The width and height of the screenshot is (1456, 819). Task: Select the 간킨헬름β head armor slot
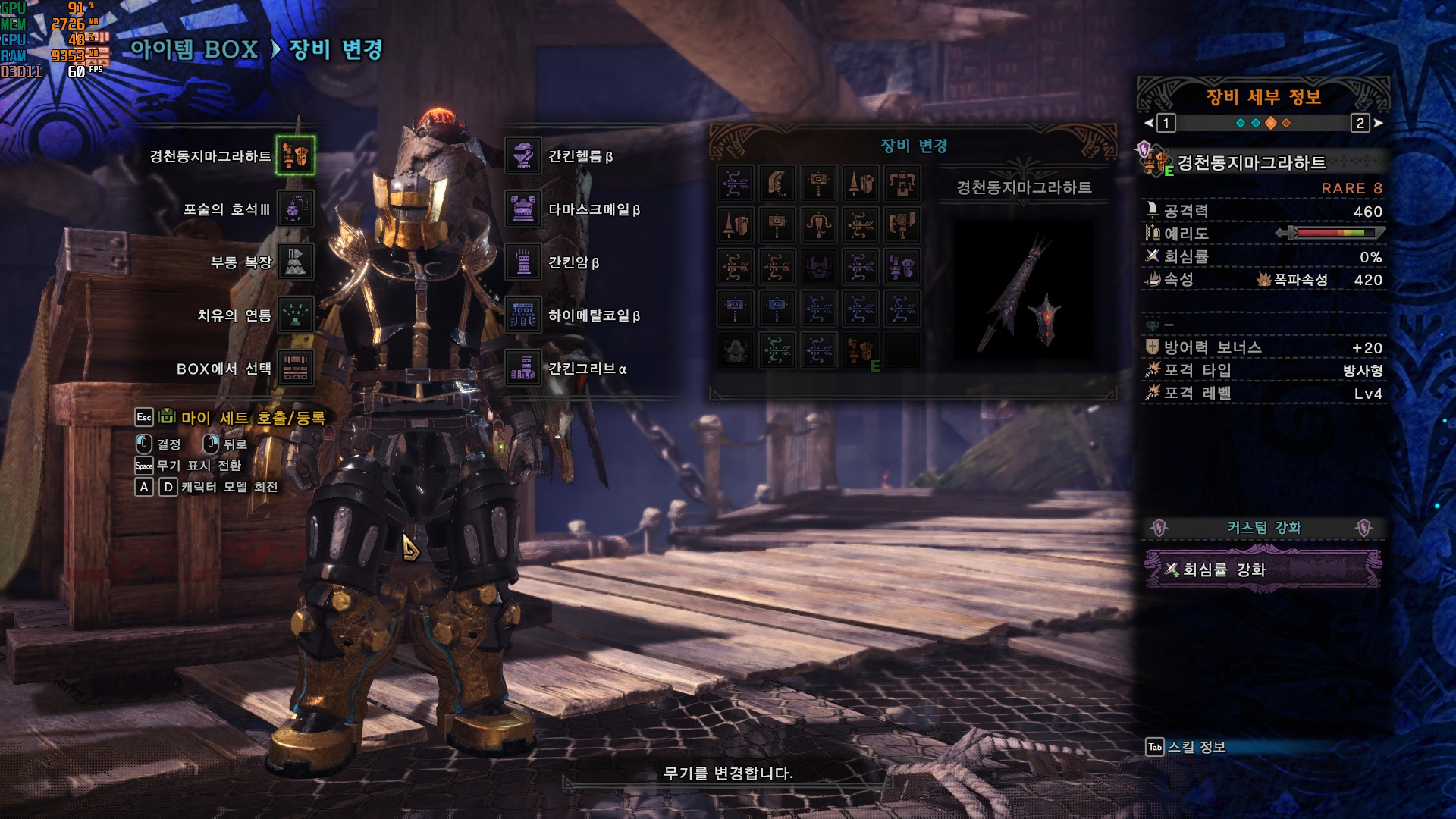click(523, 156)
